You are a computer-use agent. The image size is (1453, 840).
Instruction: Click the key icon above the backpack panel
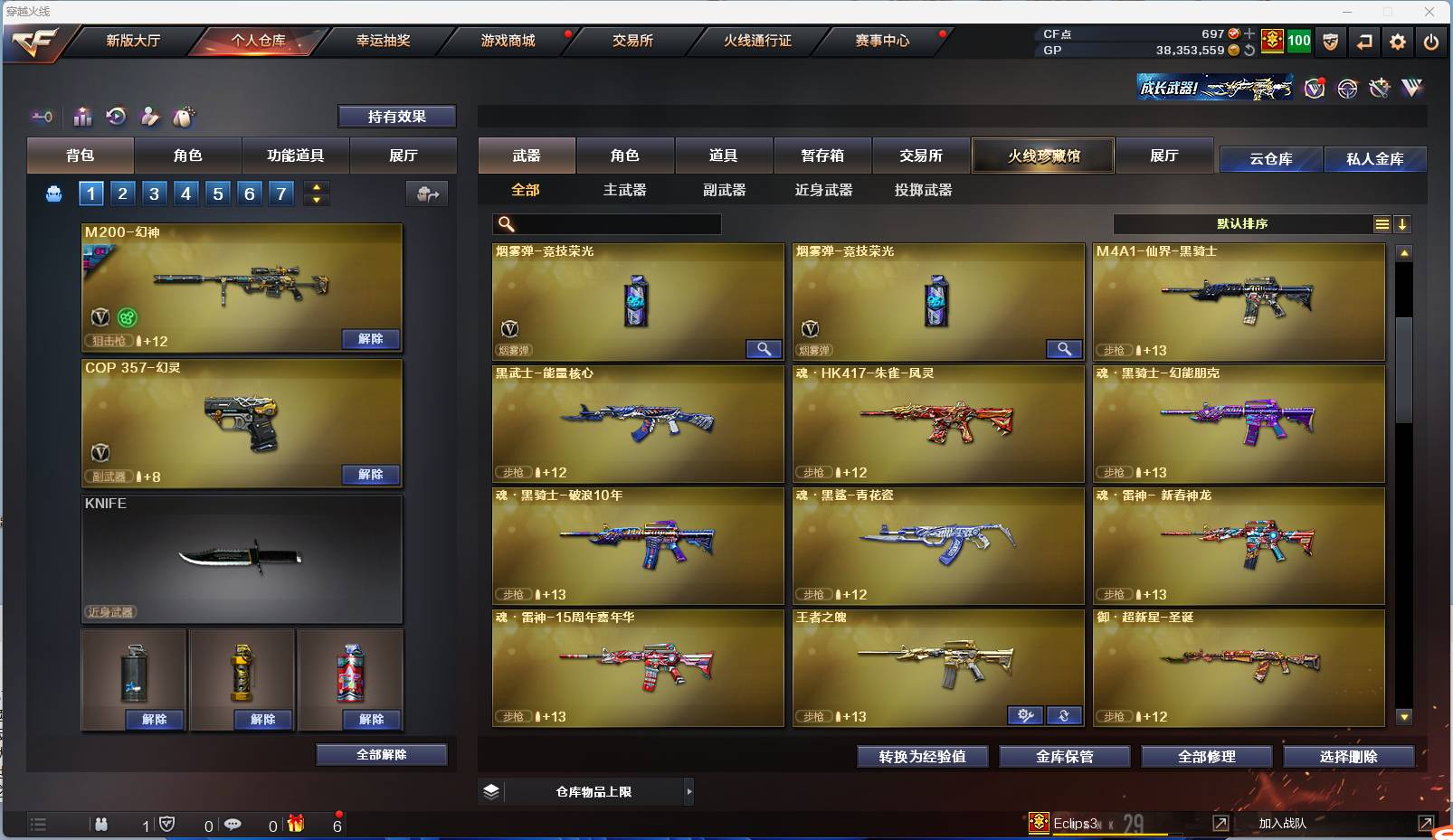tap(42, 117)
